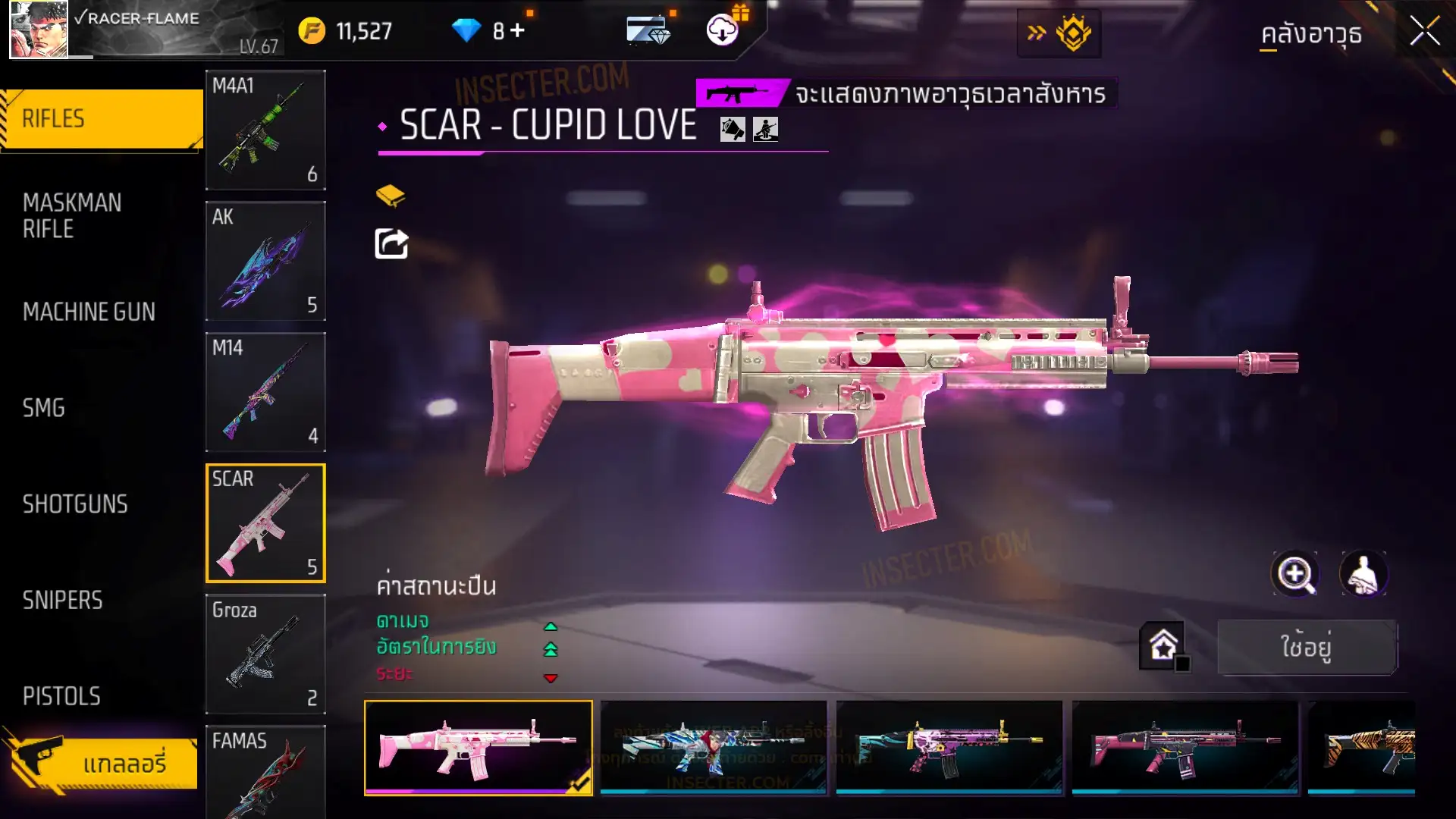The height and width of the screenshot is (819, 1456).
Task: Switch to the Machine Gun category
Action: (x=89, y=312)
